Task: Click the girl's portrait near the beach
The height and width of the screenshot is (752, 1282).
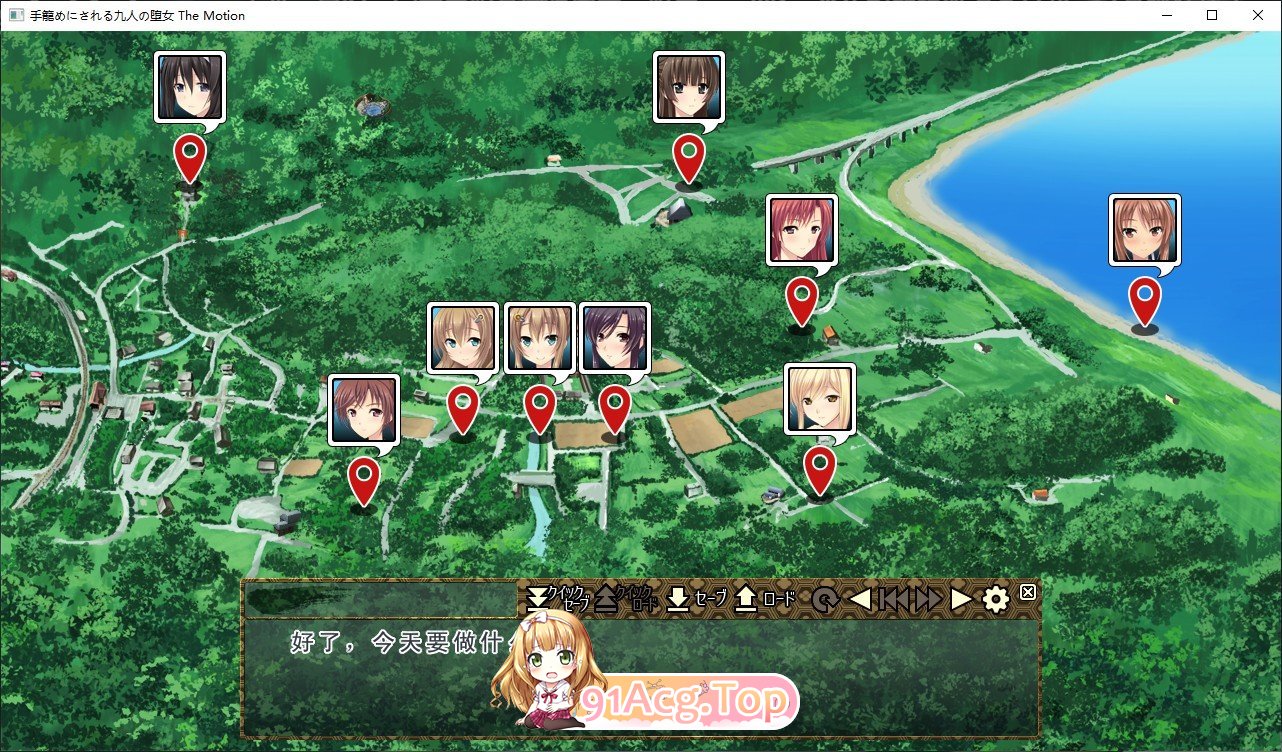Action: click(1146, 229)
